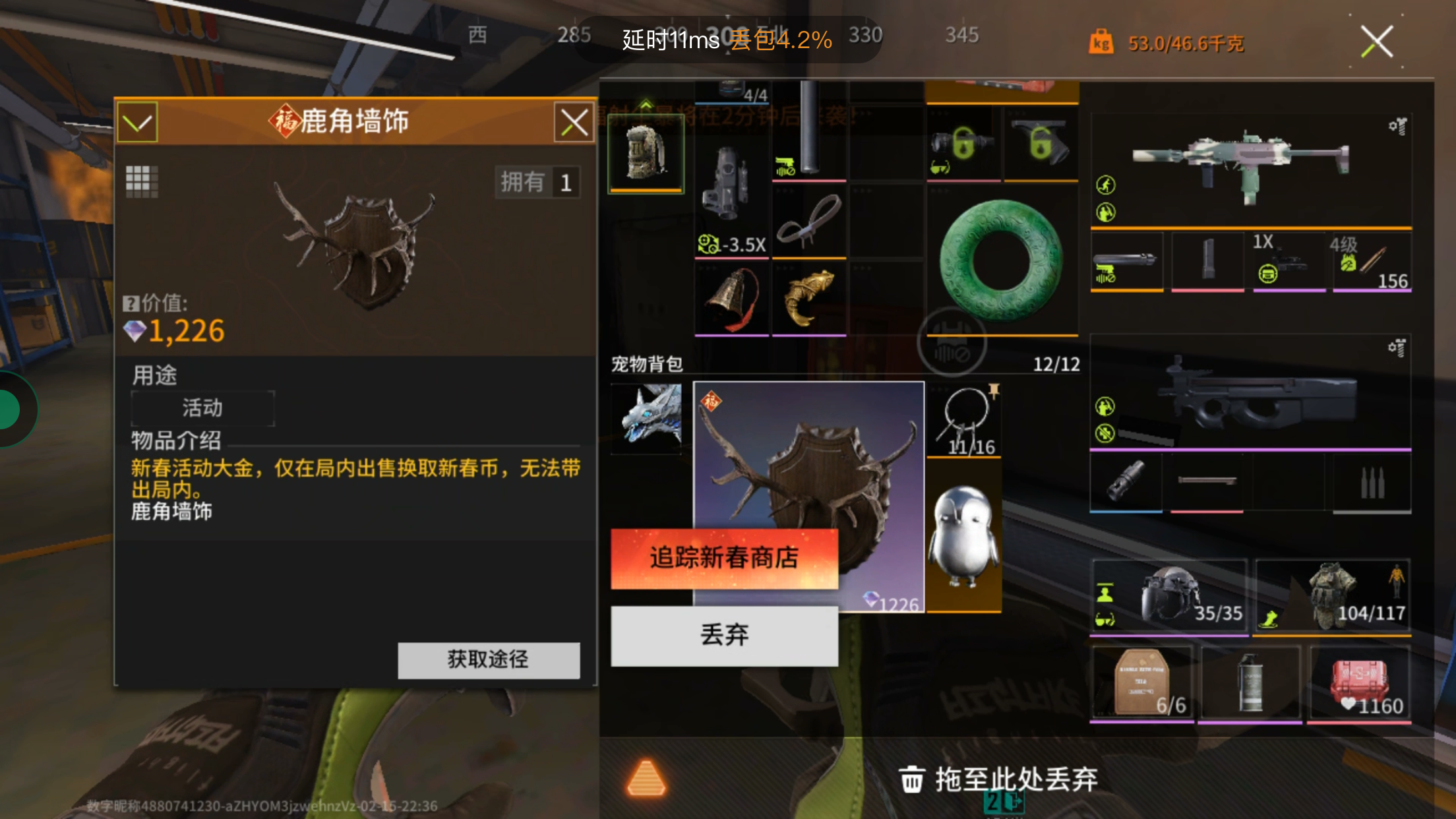Image resolution: width=1456 pixels, height=819 pixels.
Task: Select the silver penguin figurine
Action: (x=963, y=535)
